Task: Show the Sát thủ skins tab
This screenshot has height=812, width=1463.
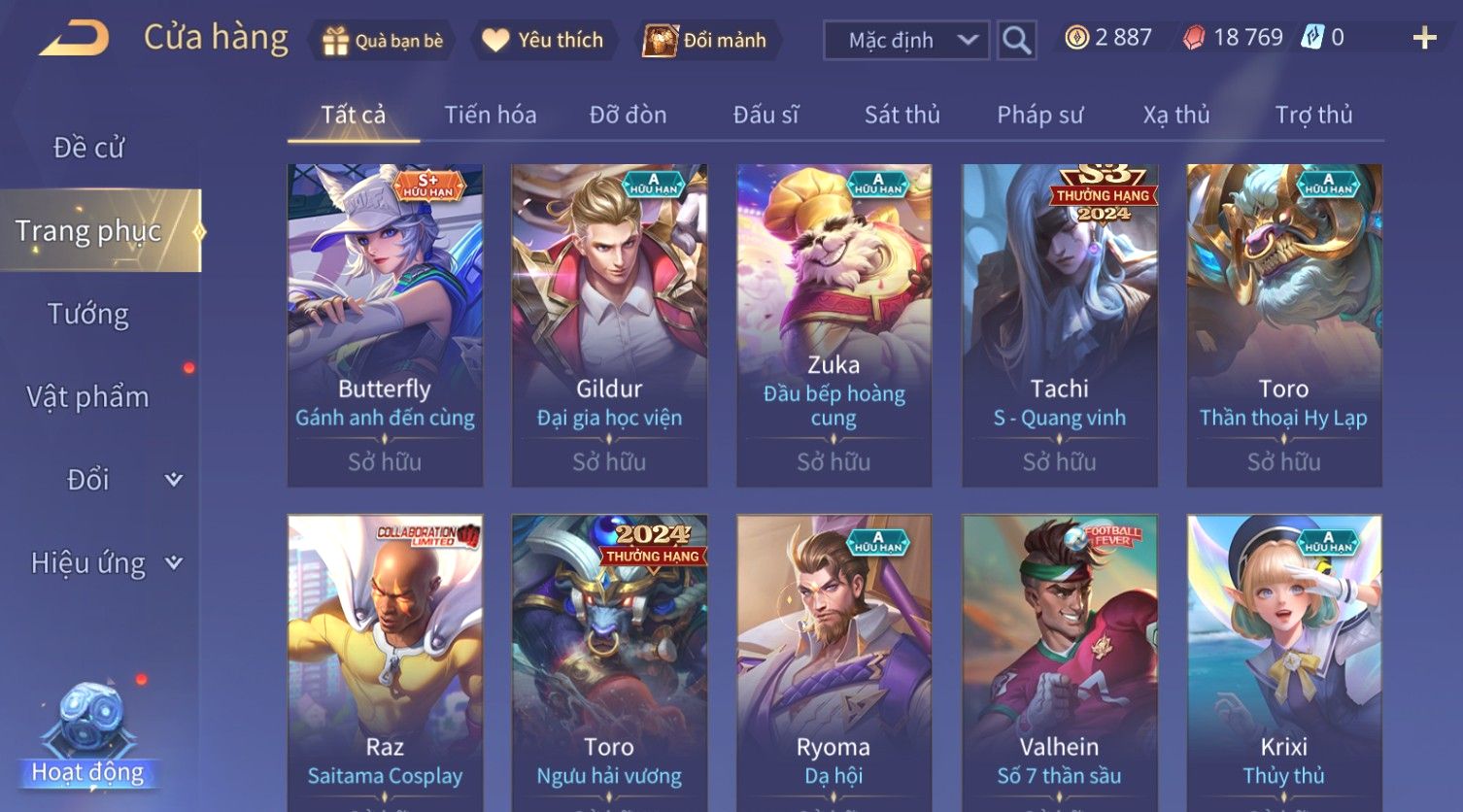Action: (902, 116)
